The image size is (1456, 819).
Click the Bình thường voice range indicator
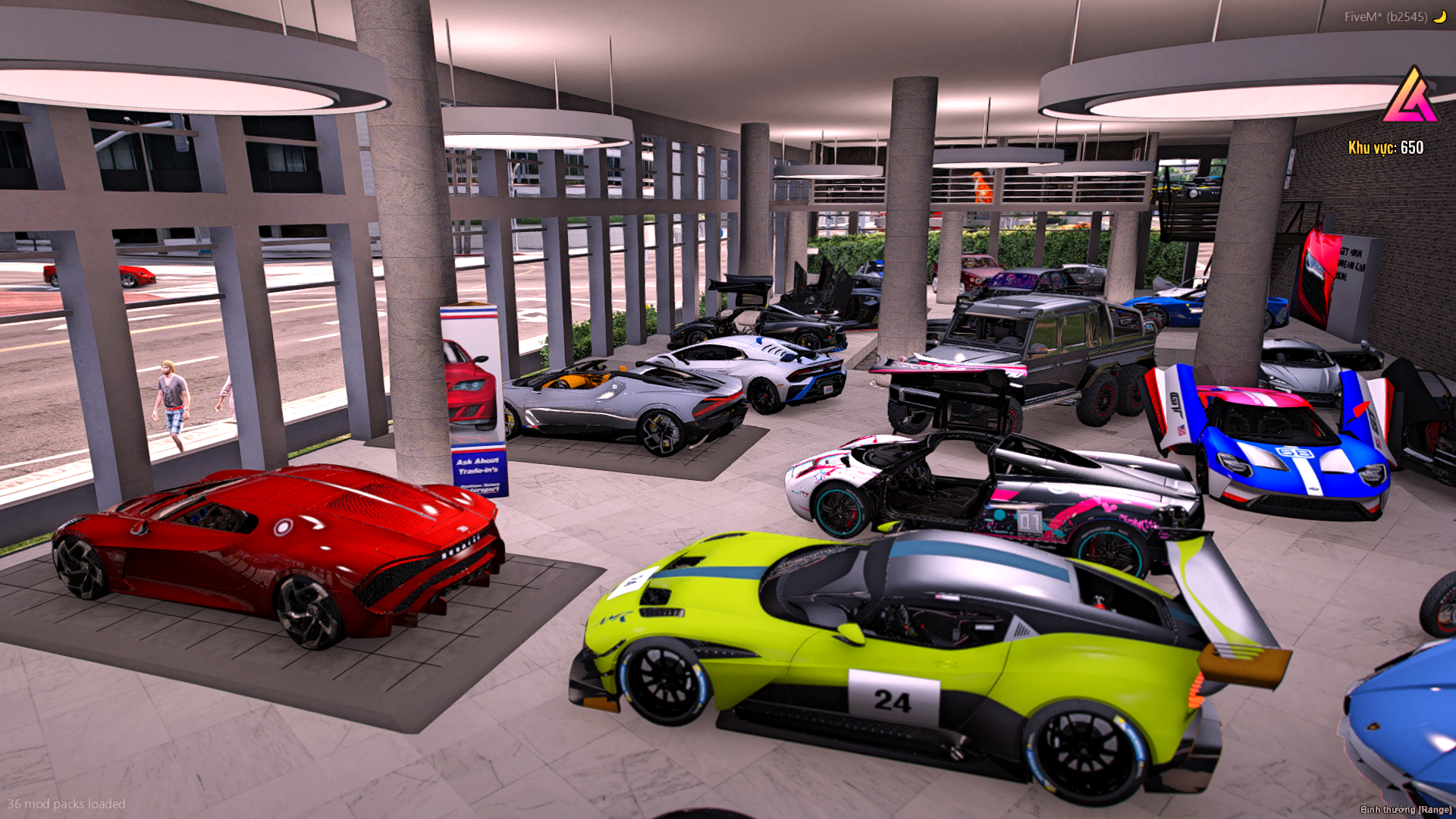tap(1405, 810)
